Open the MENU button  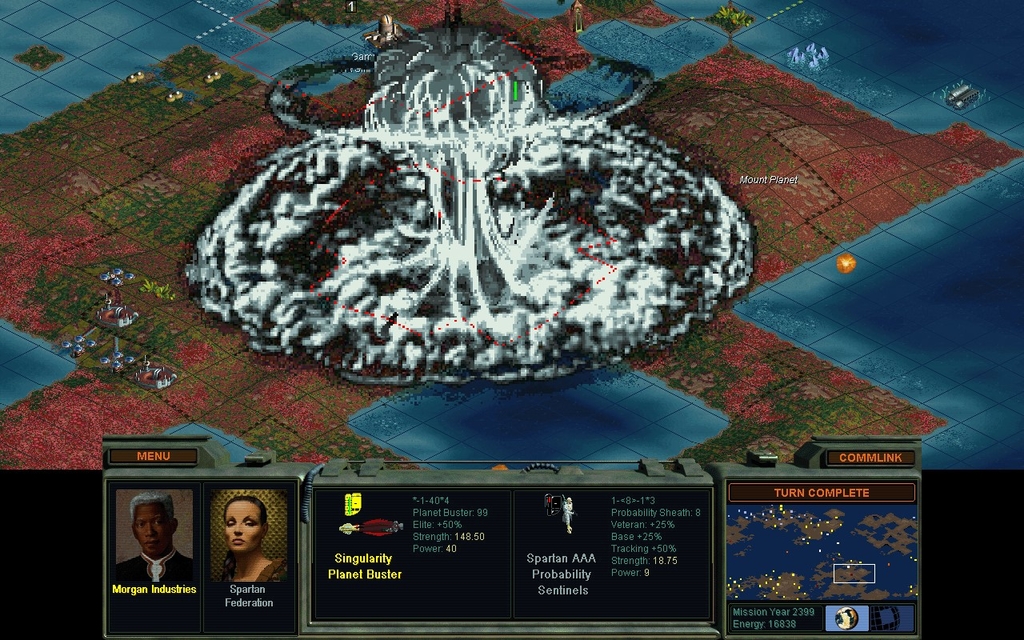click(153, 456)
